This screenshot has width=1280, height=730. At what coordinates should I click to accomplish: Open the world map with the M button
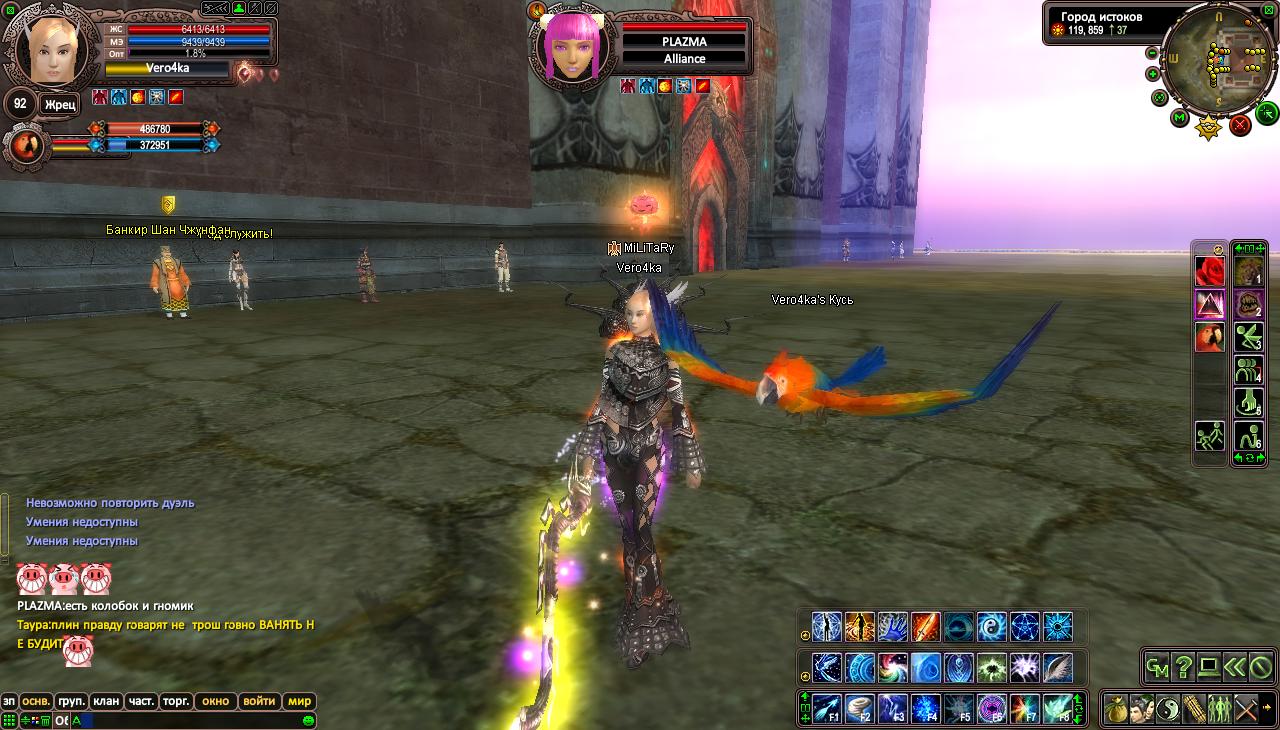point(1180,119)
